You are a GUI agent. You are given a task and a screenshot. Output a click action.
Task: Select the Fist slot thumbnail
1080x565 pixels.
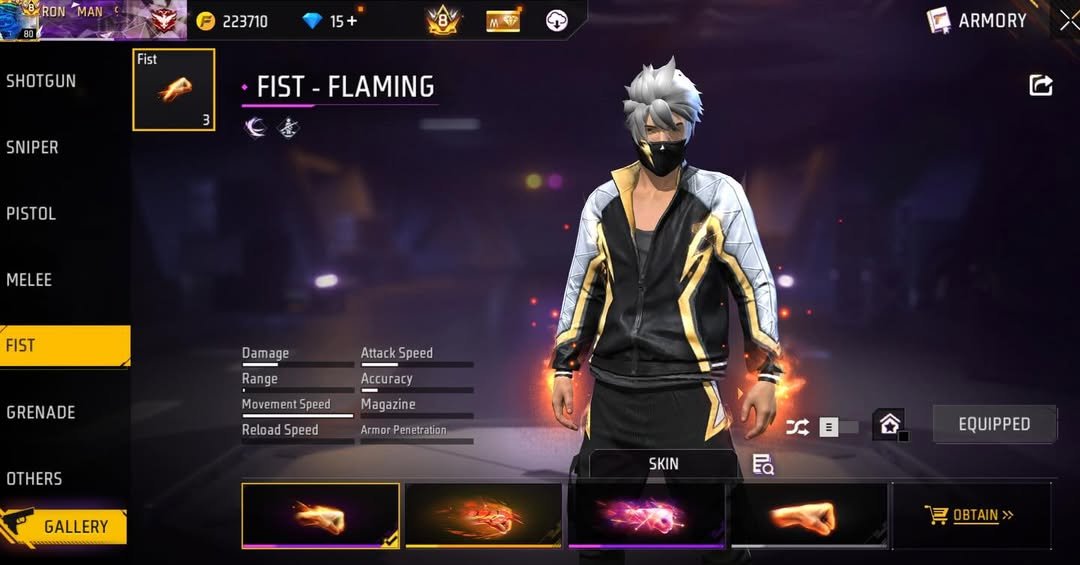tap(173, 90)
